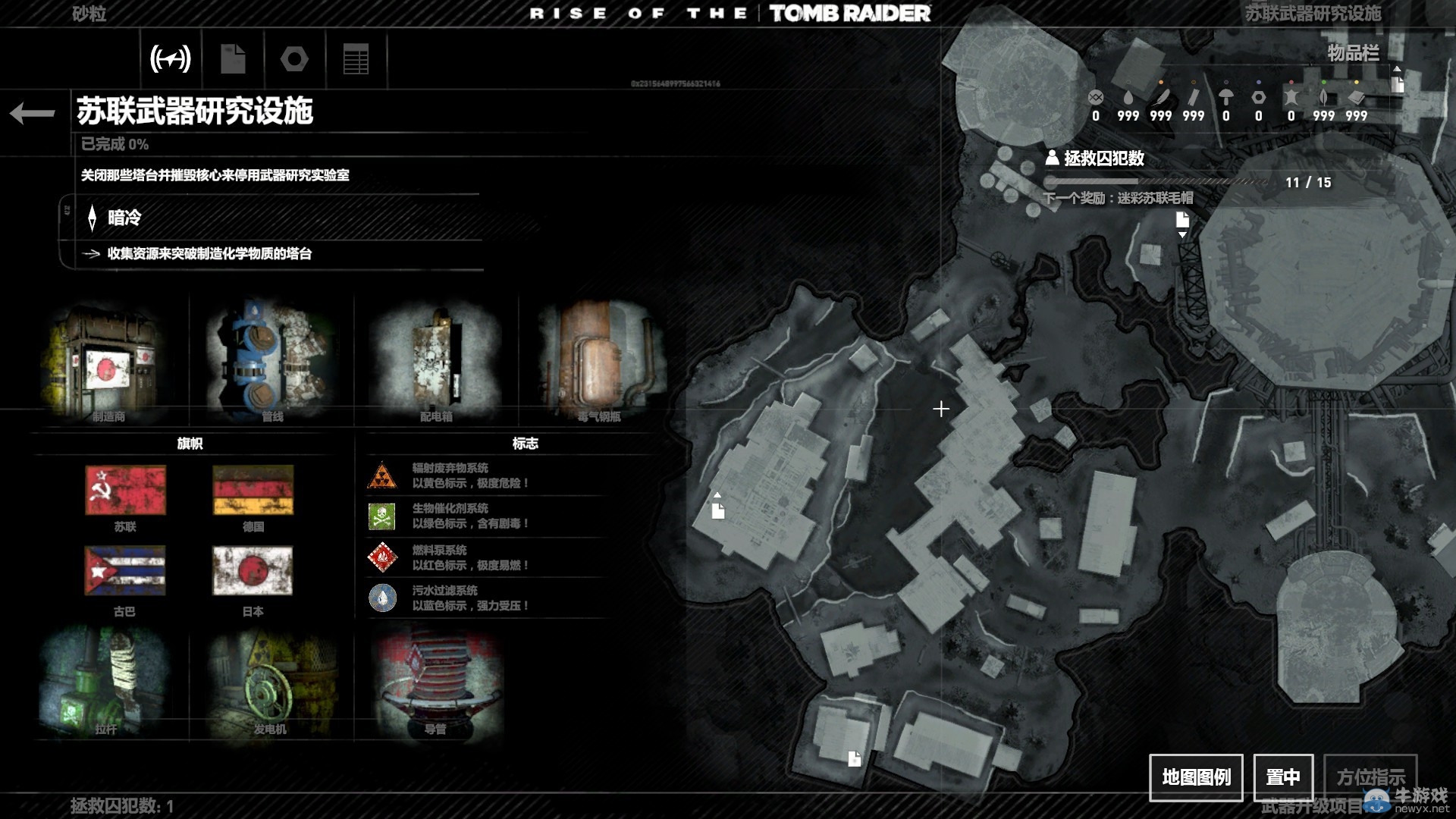Open the table list tab

356,58
